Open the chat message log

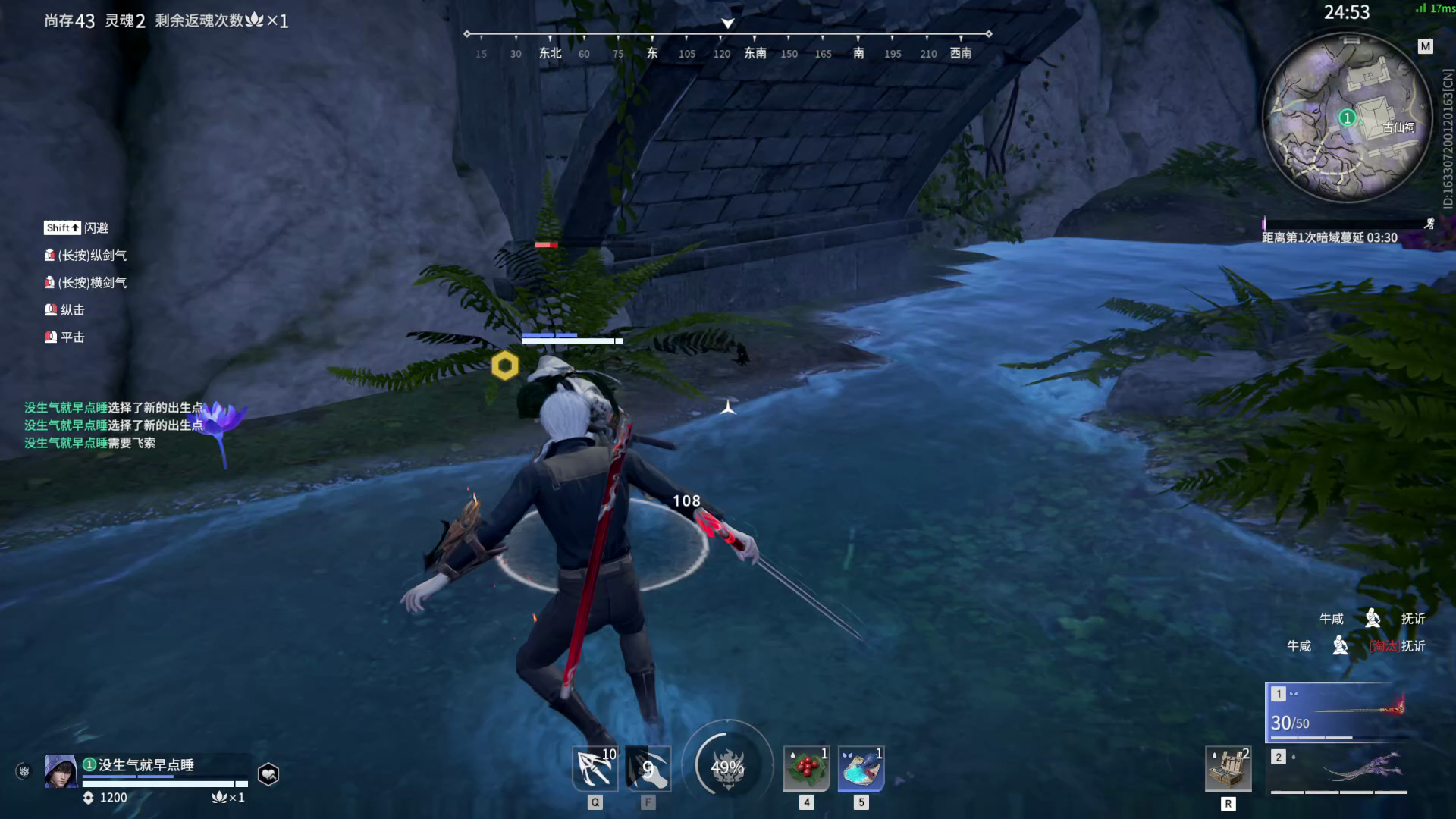point(114,425)
